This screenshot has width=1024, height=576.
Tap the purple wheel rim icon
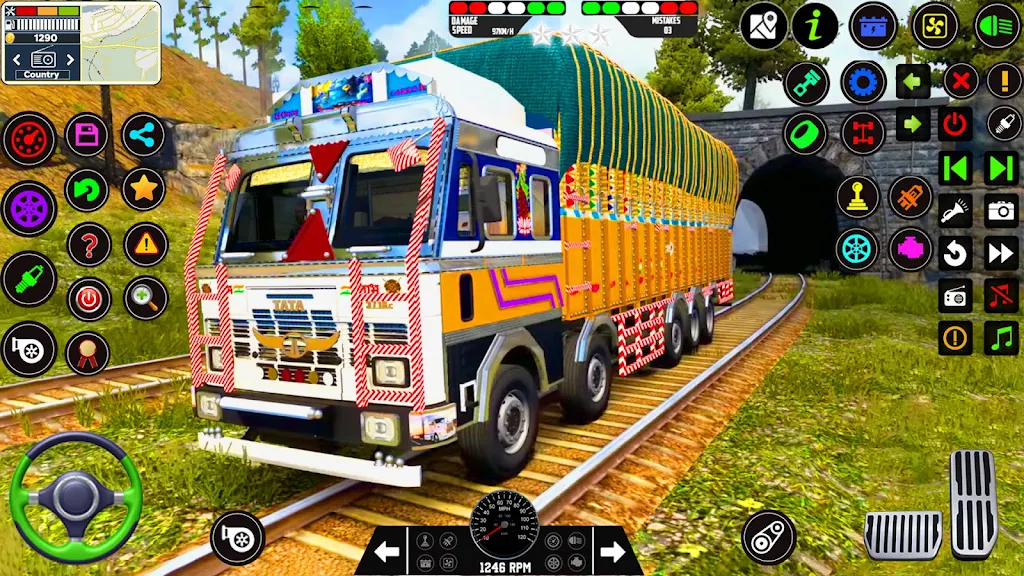pos(29,209)
